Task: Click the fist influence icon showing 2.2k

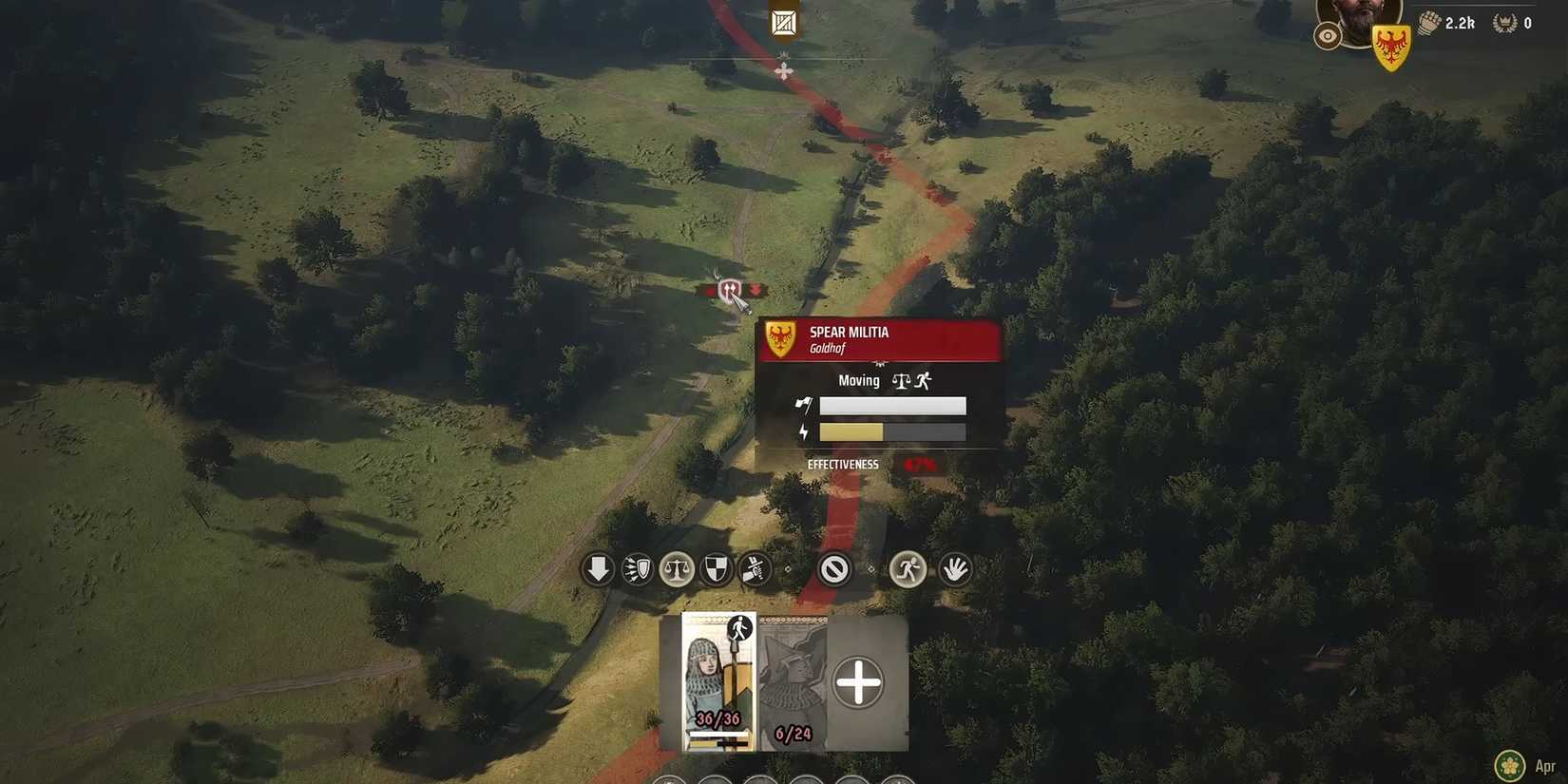Action: pos(1427,22)
